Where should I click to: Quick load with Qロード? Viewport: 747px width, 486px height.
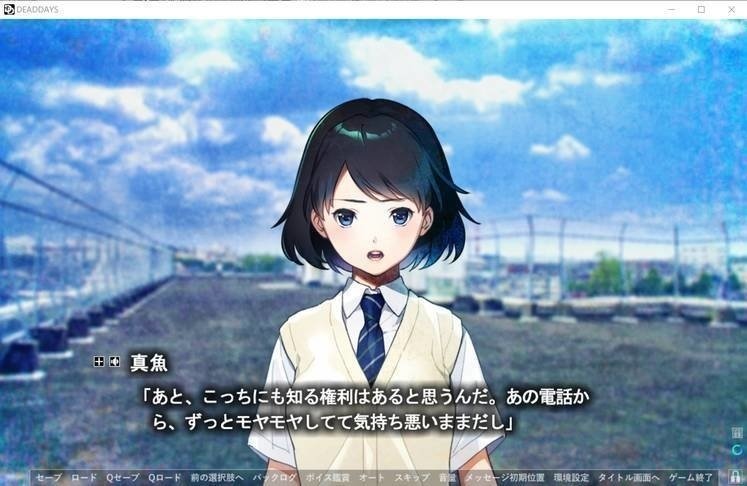click(165, 478)
